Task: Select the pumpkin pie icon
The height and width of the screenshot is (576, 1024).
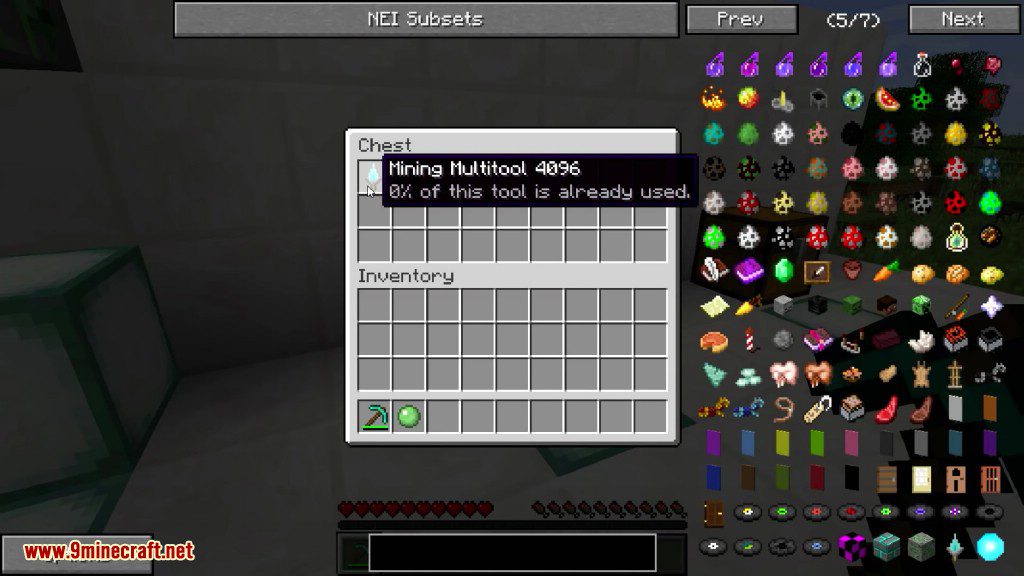Action: click(x=714, y=340)
